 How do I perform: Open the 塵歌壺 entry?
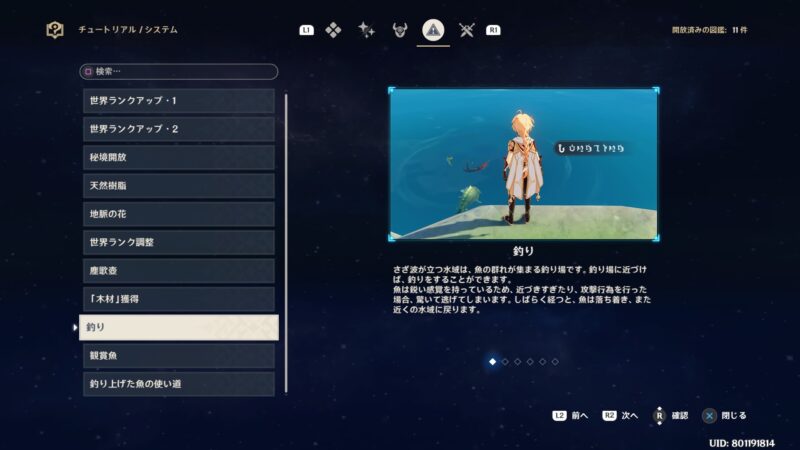178,271
